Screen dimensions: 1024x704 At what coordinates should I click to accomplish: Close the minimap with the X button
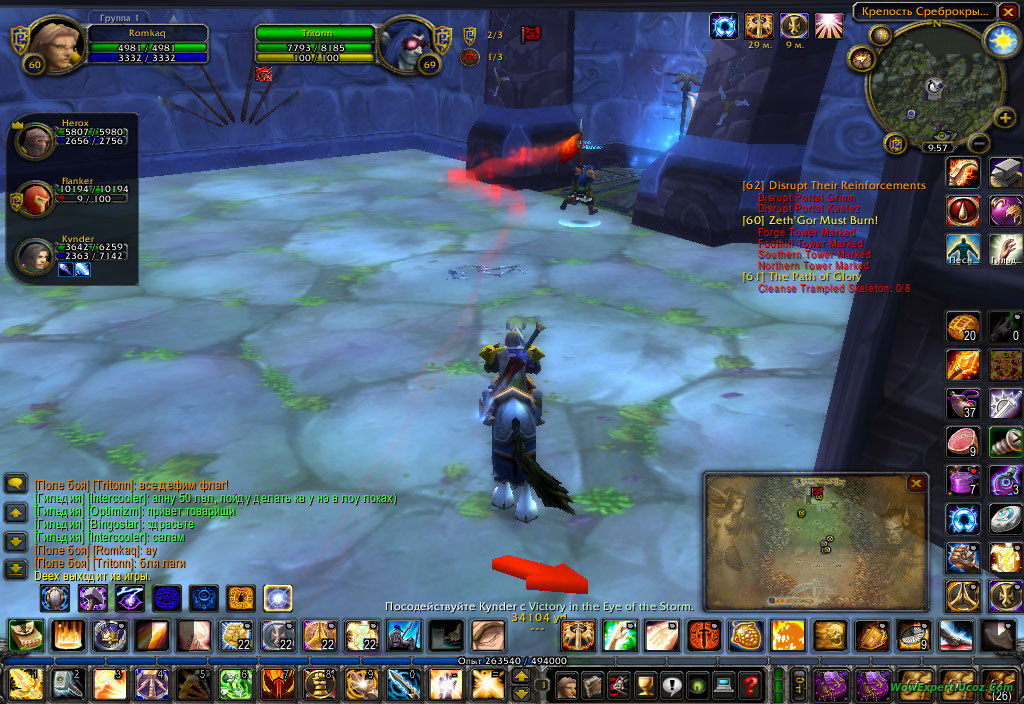click(x=1008, y=11)
